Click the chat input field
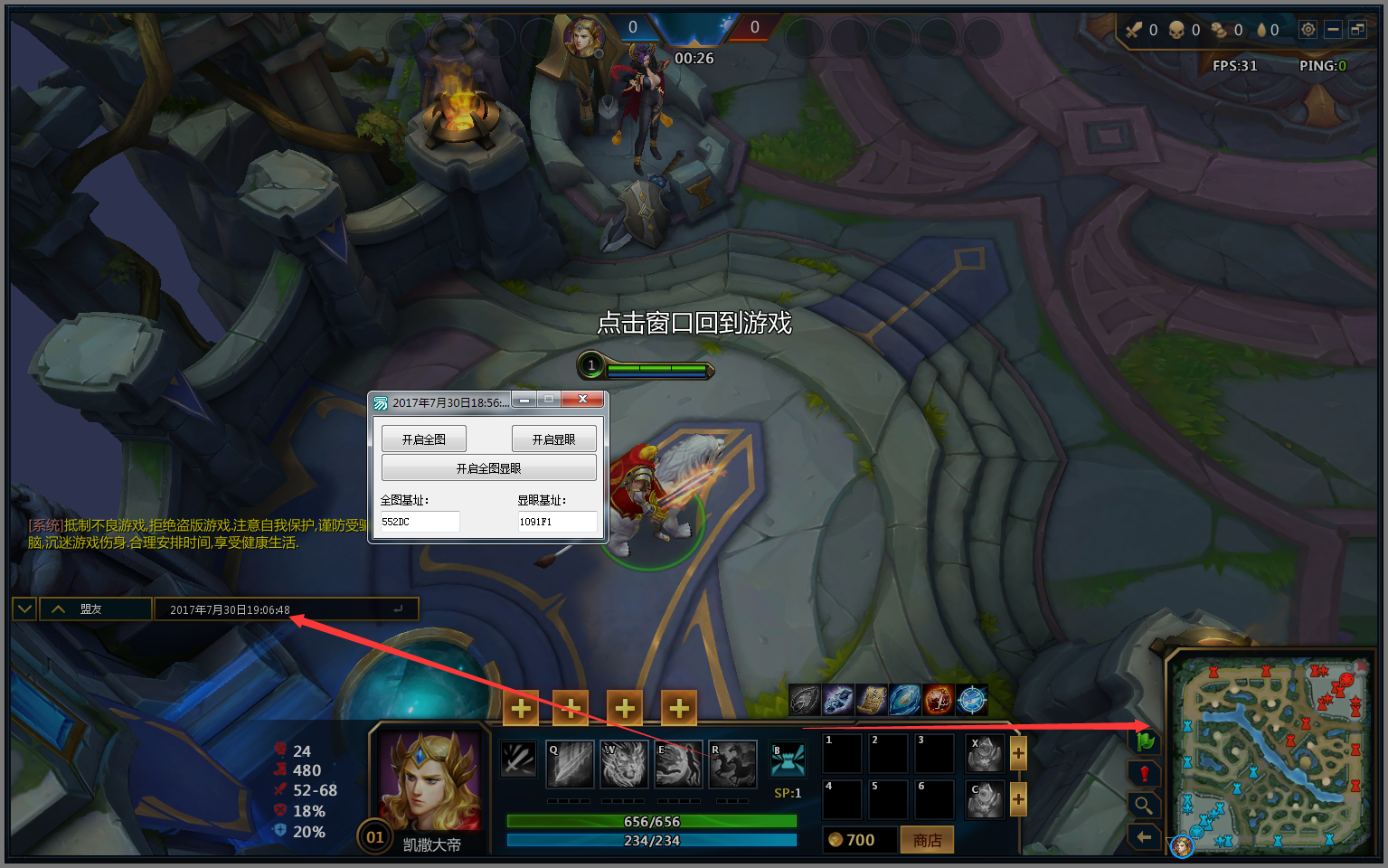Viewport: 1388px width, 868px height. pos(280,609)
